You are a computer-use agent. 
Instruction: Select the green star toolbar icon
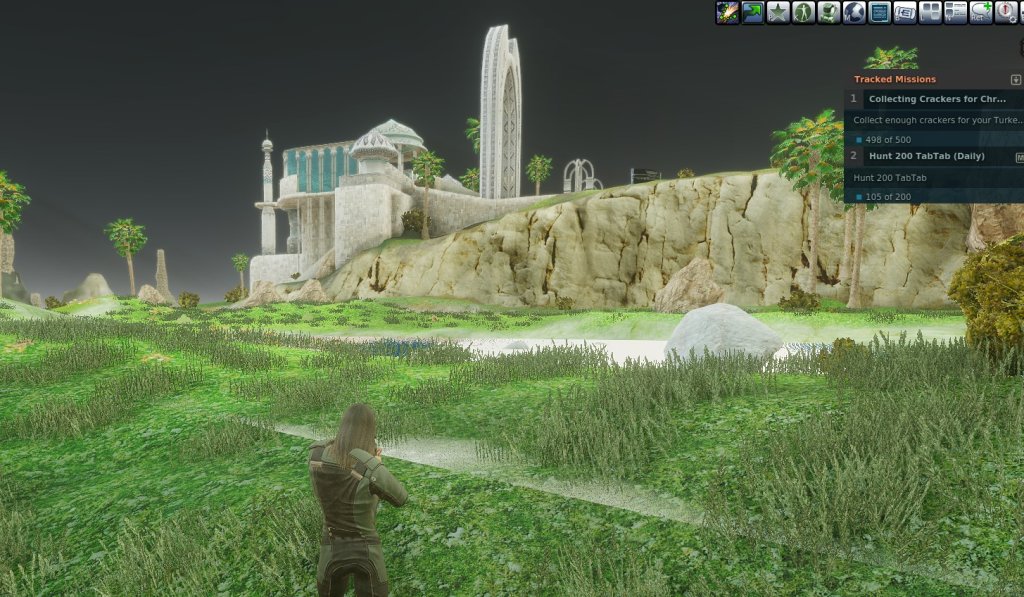(x=778, y=13)
